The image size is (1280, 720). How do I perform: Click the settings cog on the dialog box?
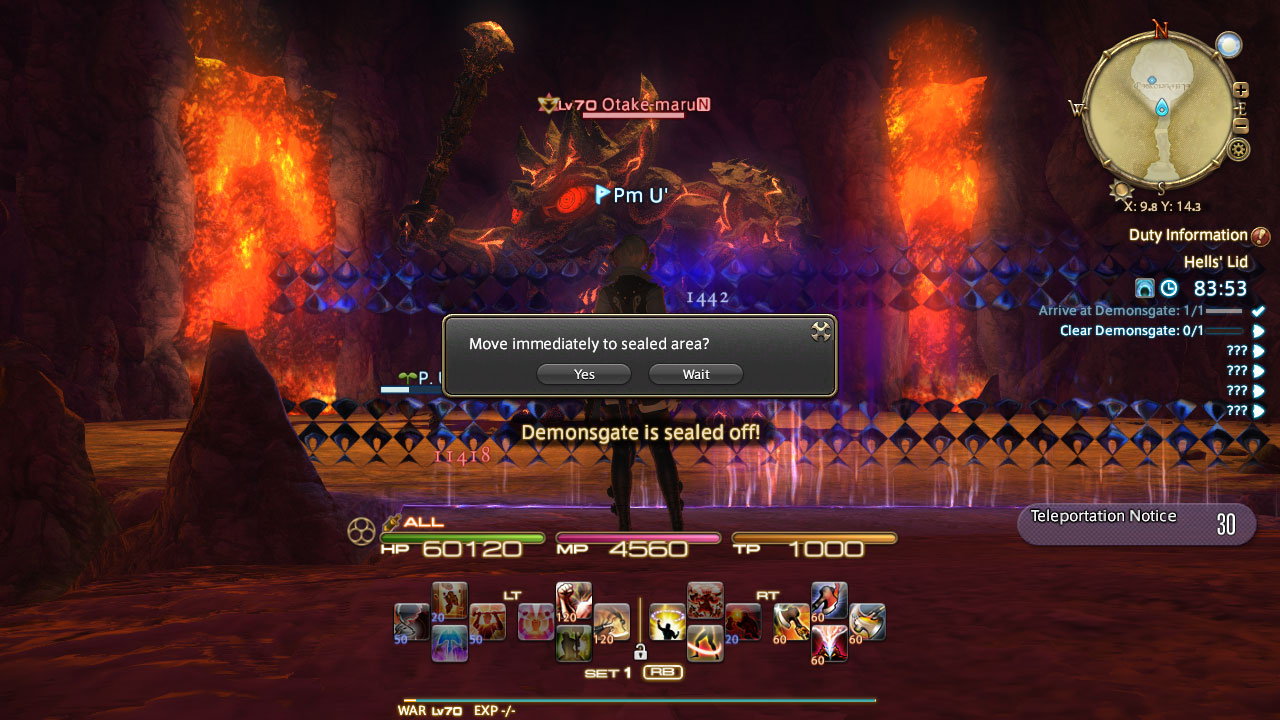821,331
